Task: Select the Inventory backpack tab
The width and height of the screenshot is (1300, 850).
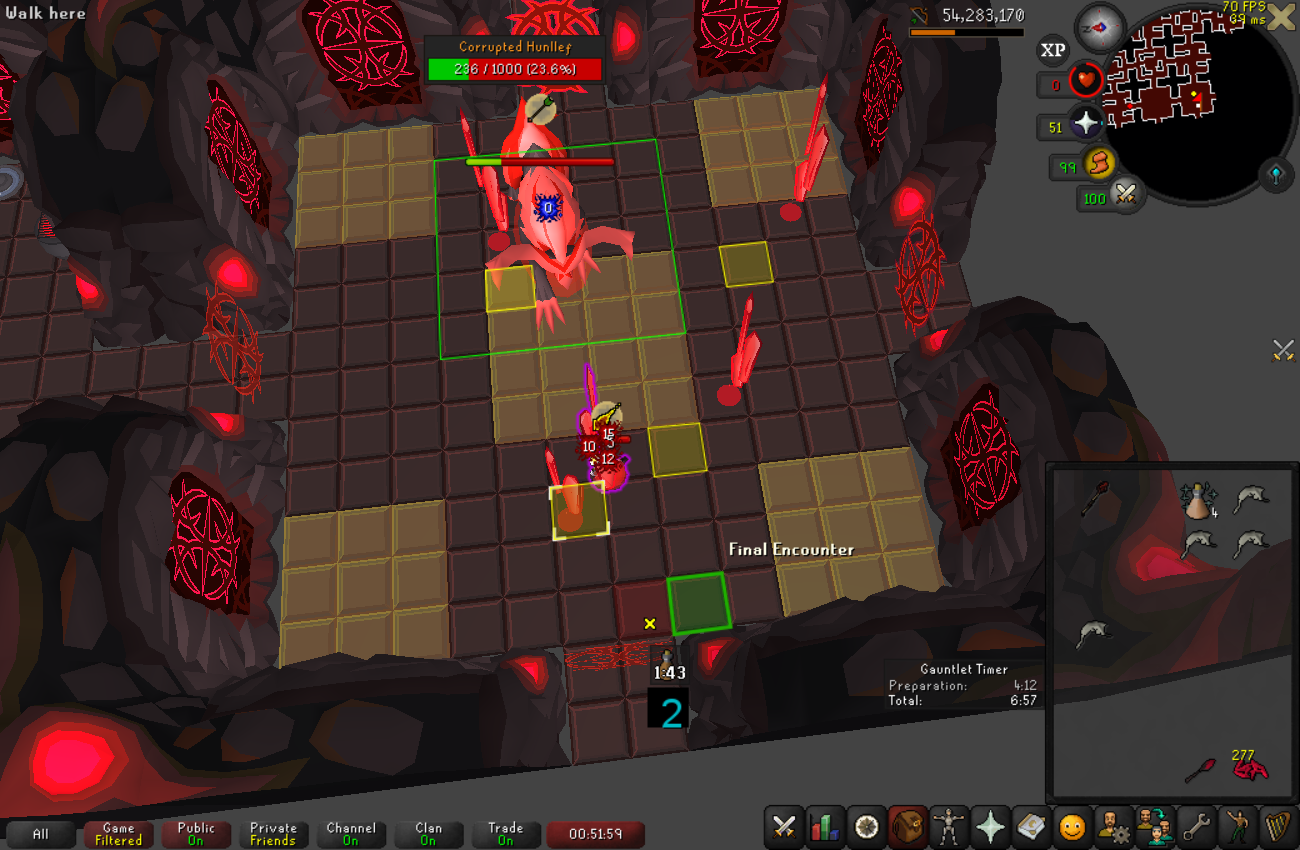Action: (x=908, y=827)
